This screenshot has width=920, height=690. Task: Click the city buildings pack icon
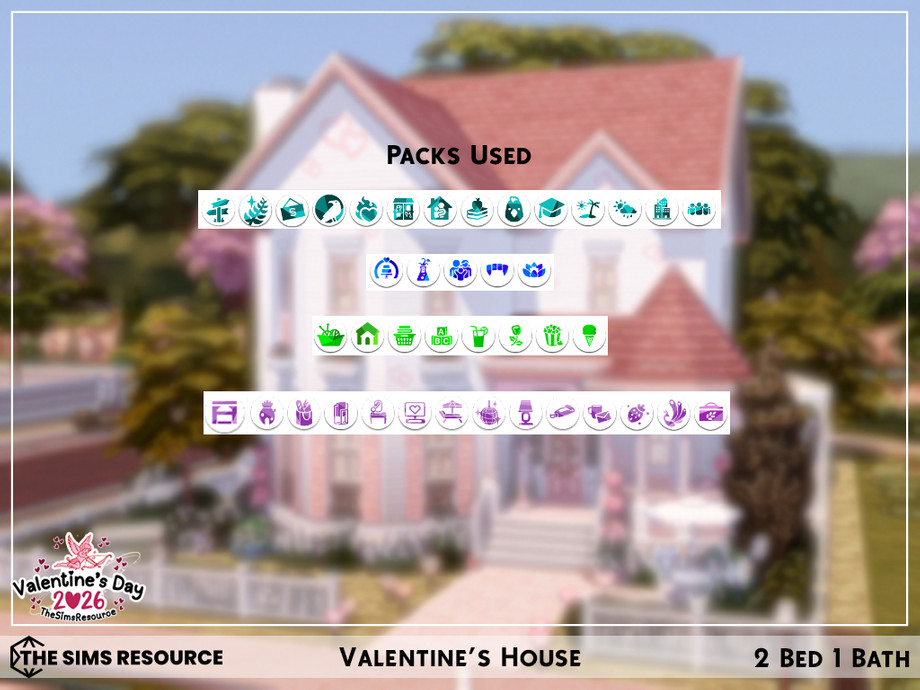click(661, 210)
